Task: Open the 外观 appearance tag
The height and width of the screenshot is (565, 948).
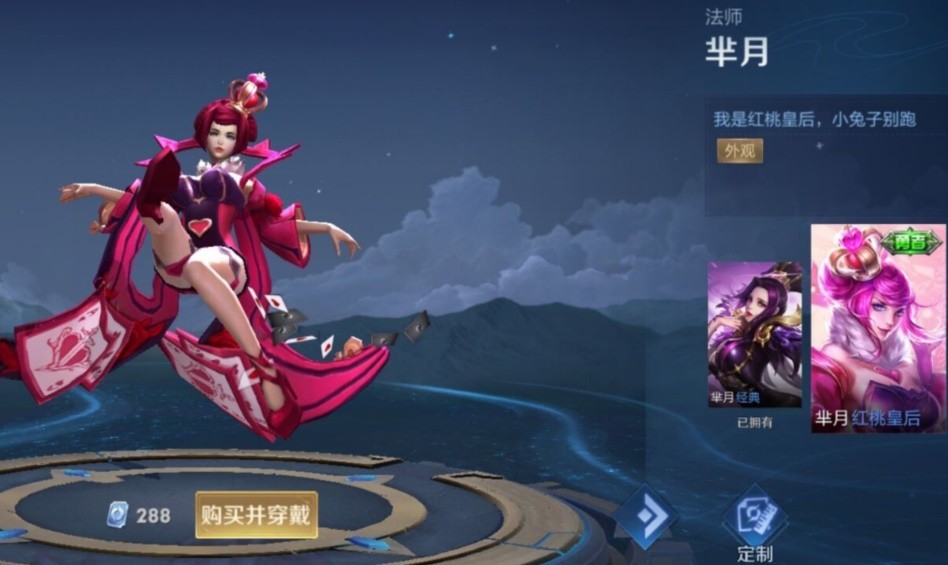Action: (739, 151)
